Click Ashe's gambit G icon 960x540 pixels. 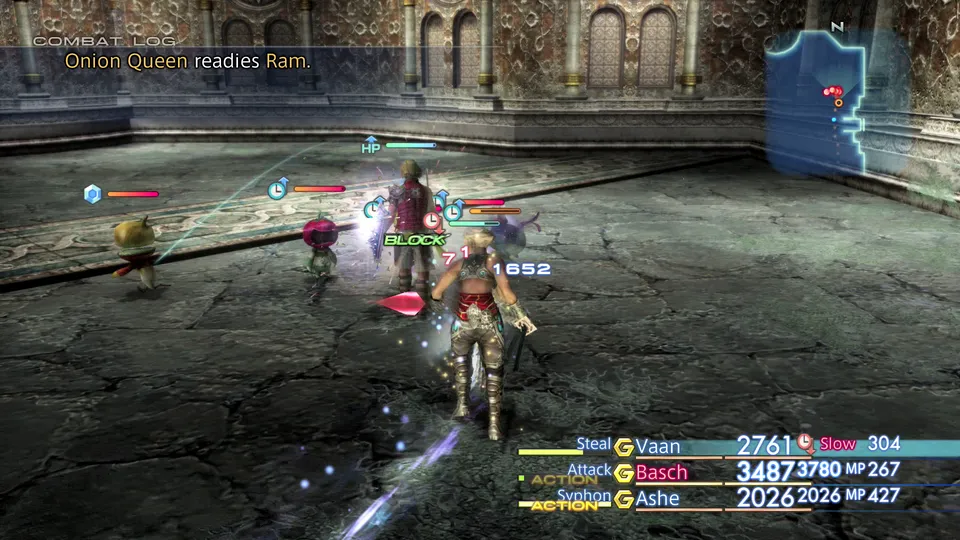click(624, 499)
